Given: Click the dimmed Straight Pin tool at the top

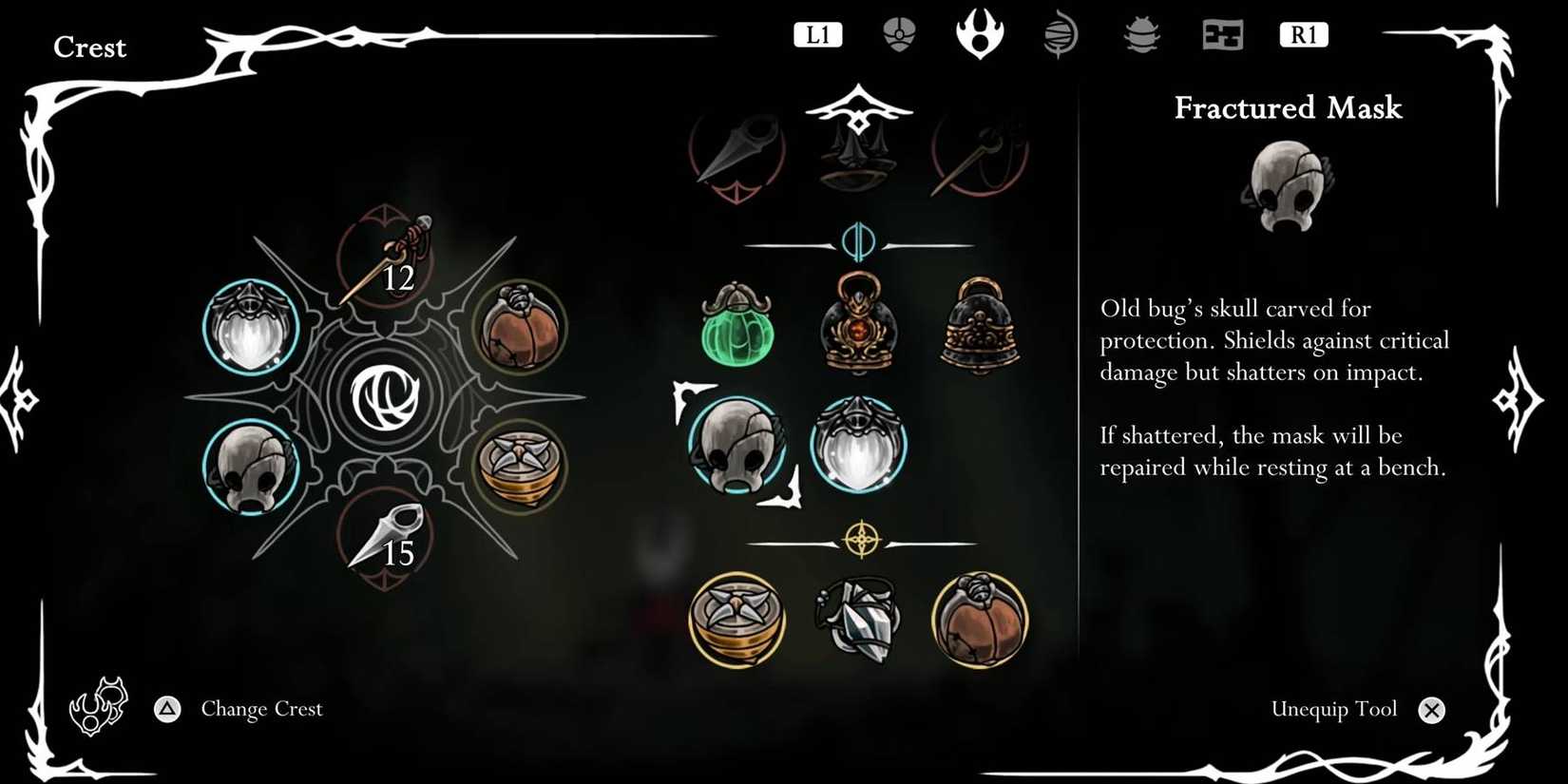Looking at the screenshot, I should (x=736, y=152).
